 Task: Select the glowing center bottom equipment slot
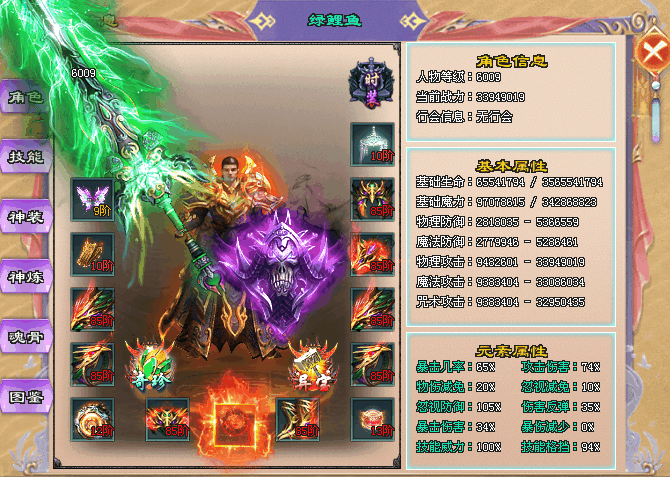coord(232,418)
